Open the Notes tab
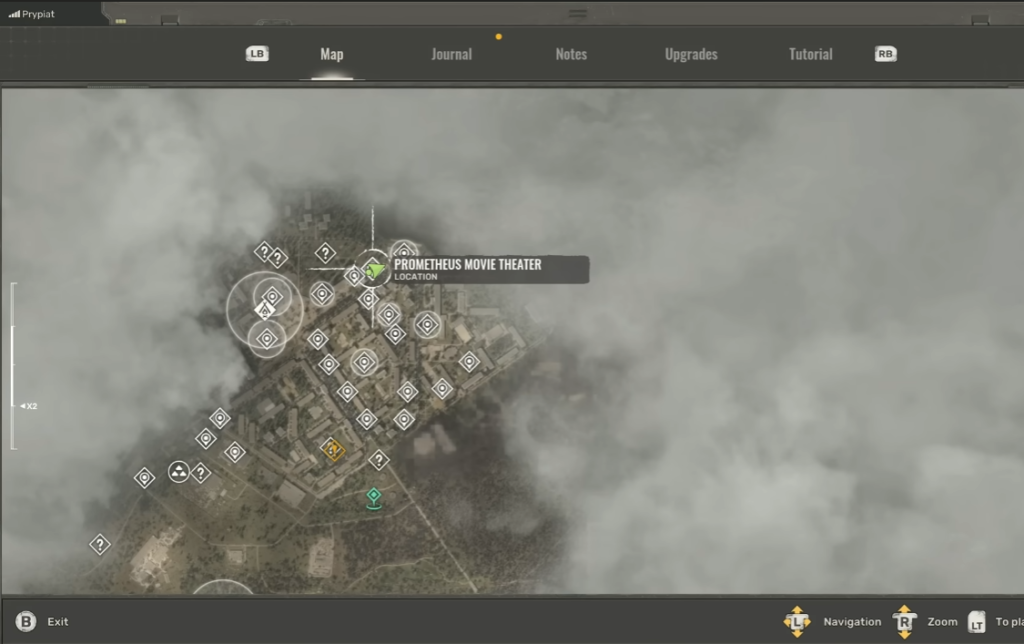 coord(571,54)
